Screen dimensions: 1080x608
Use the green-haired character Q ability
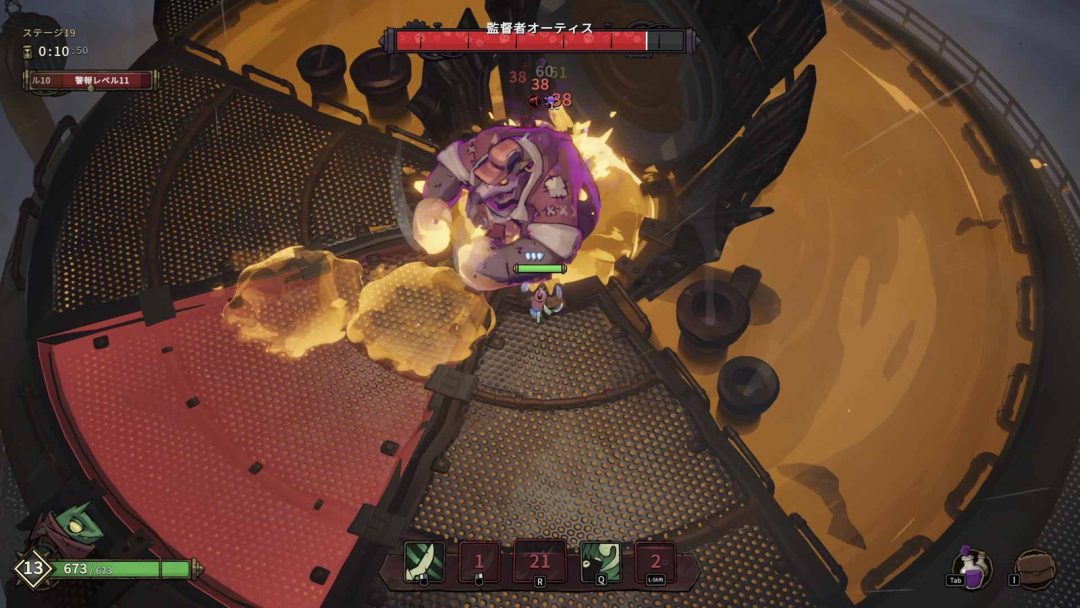coord(601,562)
